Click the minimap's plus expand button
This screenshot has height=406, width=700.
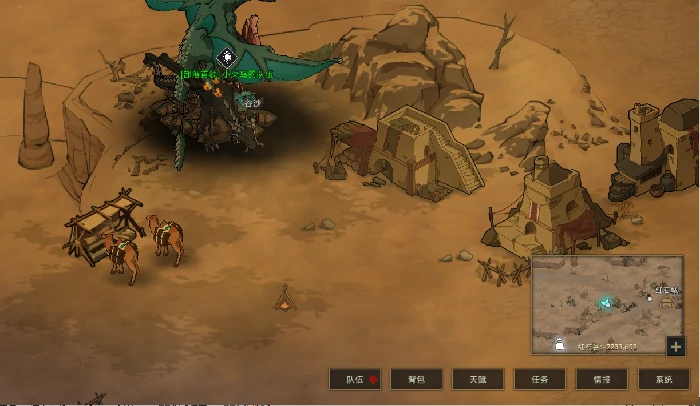coord(676,346)
